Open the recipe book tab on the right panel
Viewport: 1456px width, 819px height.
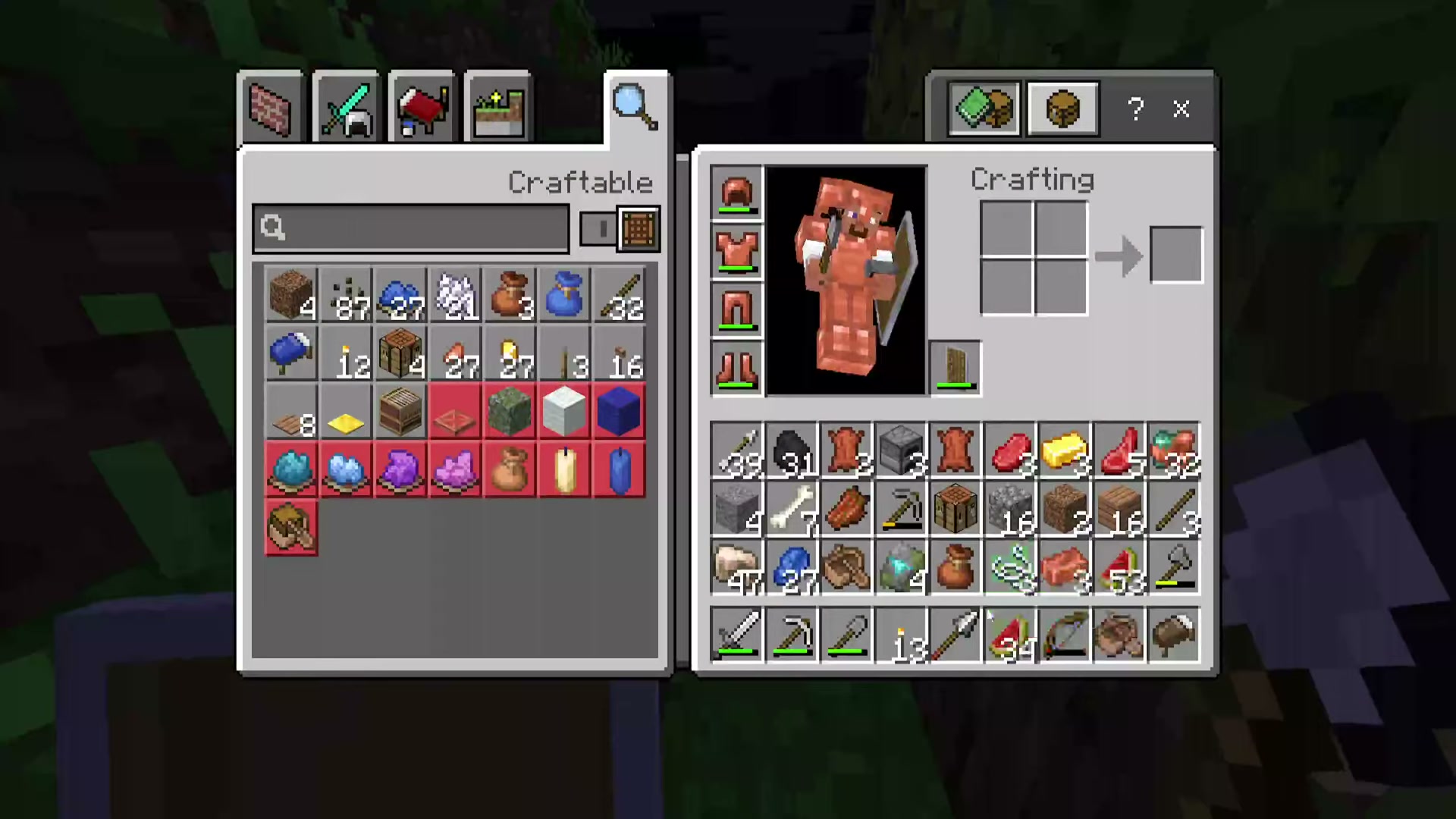point(984,108)
